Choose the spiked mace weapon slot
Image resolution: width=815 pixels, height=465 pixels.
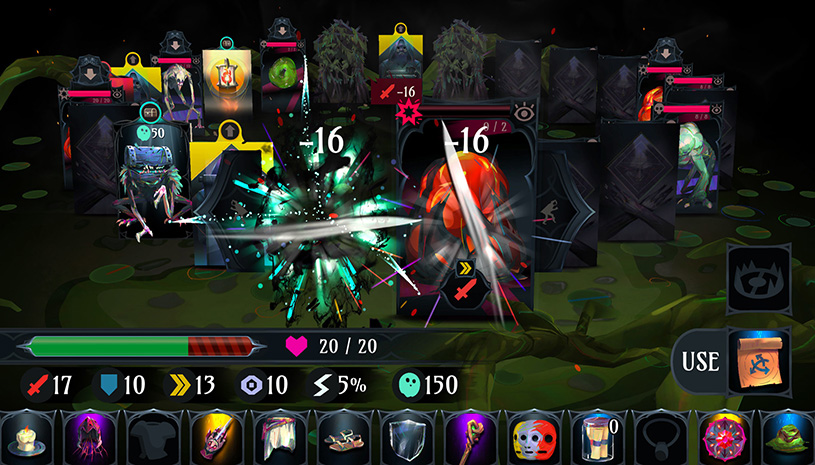coord(214,437)
